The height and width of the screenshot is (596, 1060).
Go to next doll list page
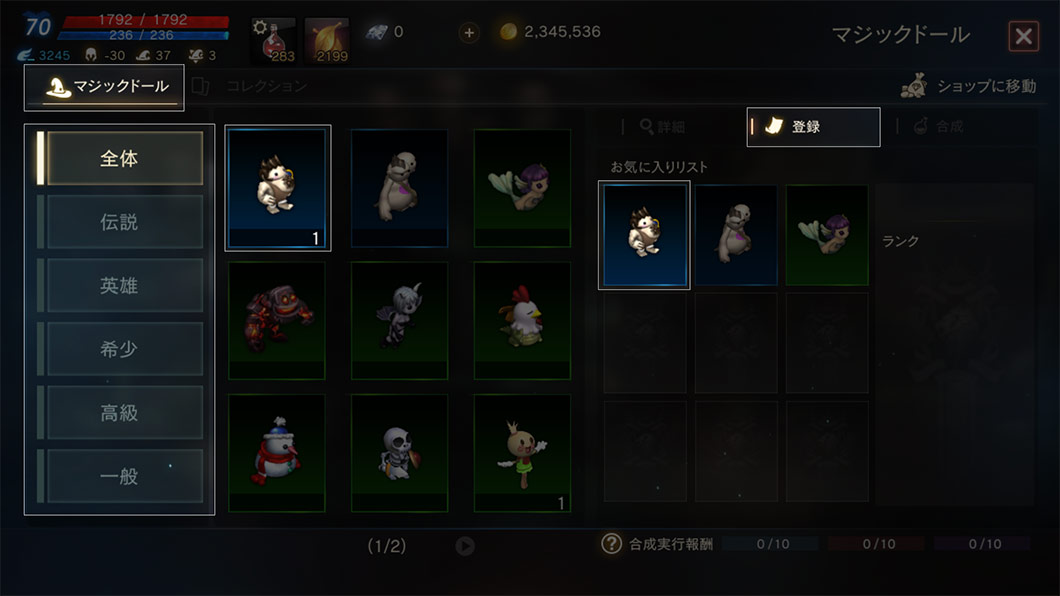[465, 546]
